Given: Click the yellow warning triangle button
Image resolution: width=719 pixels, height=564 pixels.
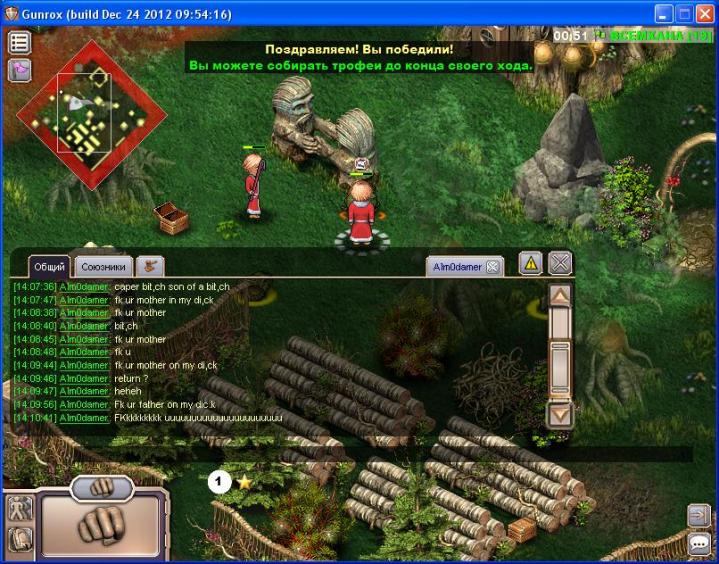Looking at the screenshot, I should 531,263.
